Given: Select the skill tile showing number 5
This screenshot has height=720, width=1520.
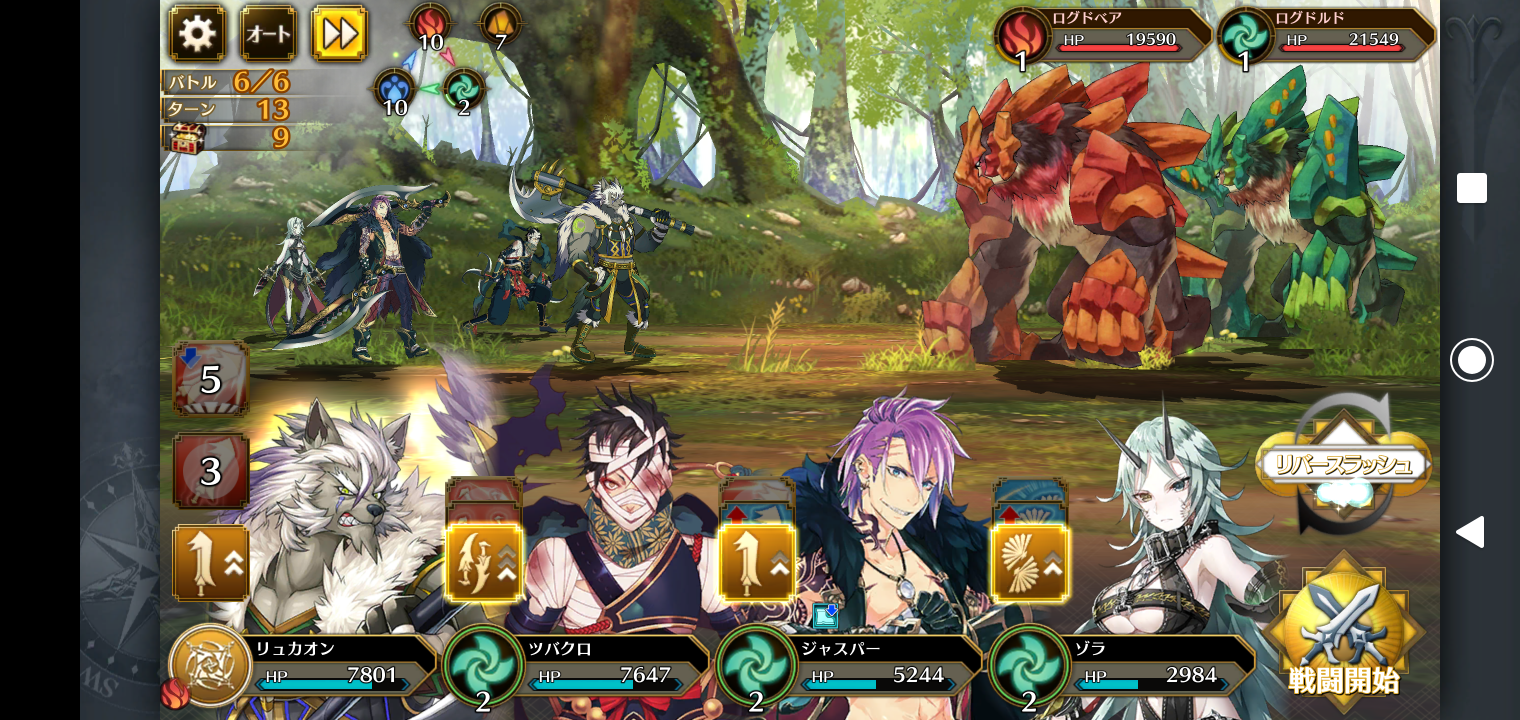Looking at the screenshot, I should 210,379.
